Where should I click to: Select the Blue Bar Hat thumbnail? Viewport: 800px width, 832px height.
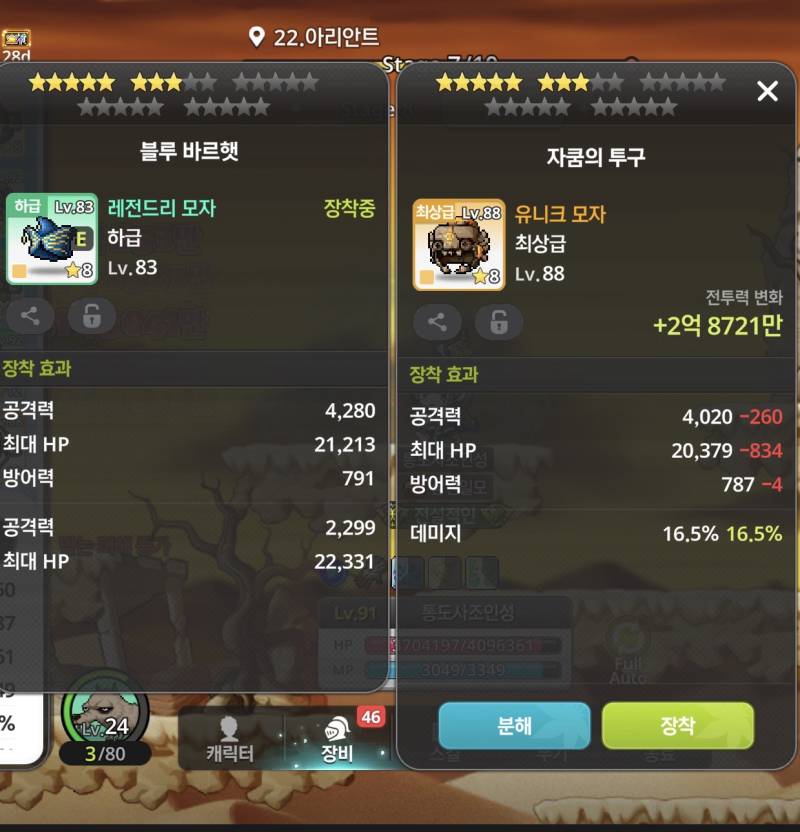52,239
